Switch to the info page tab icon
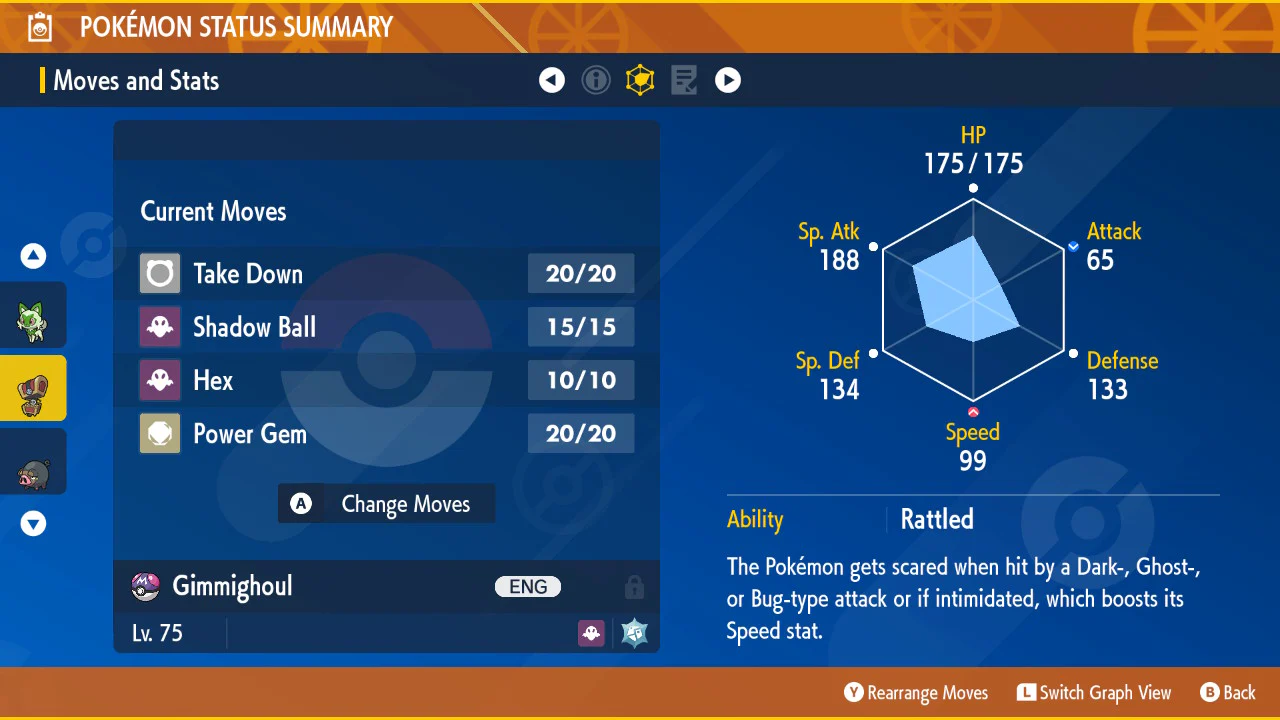Screen dimensions: 1280x720 point(596,80)
